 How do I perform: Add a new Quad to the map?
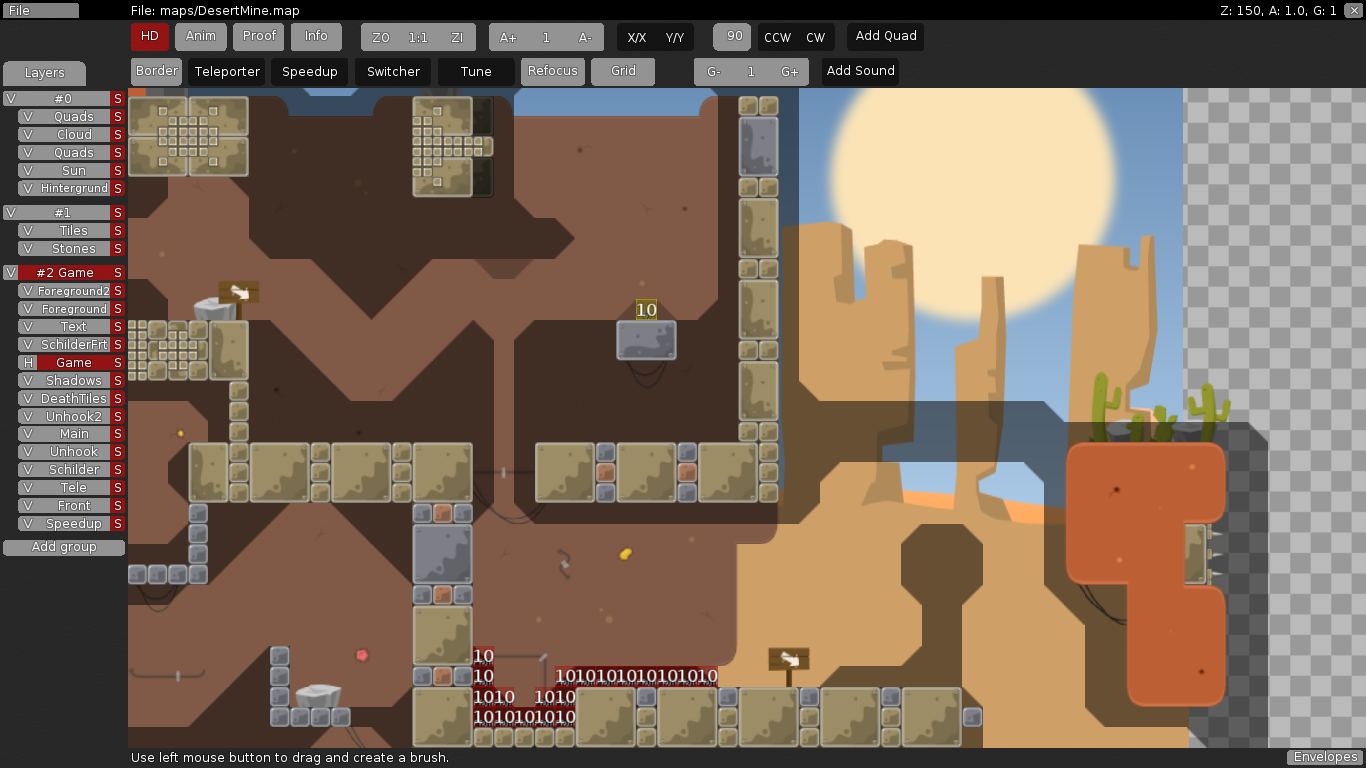[885, 36]
